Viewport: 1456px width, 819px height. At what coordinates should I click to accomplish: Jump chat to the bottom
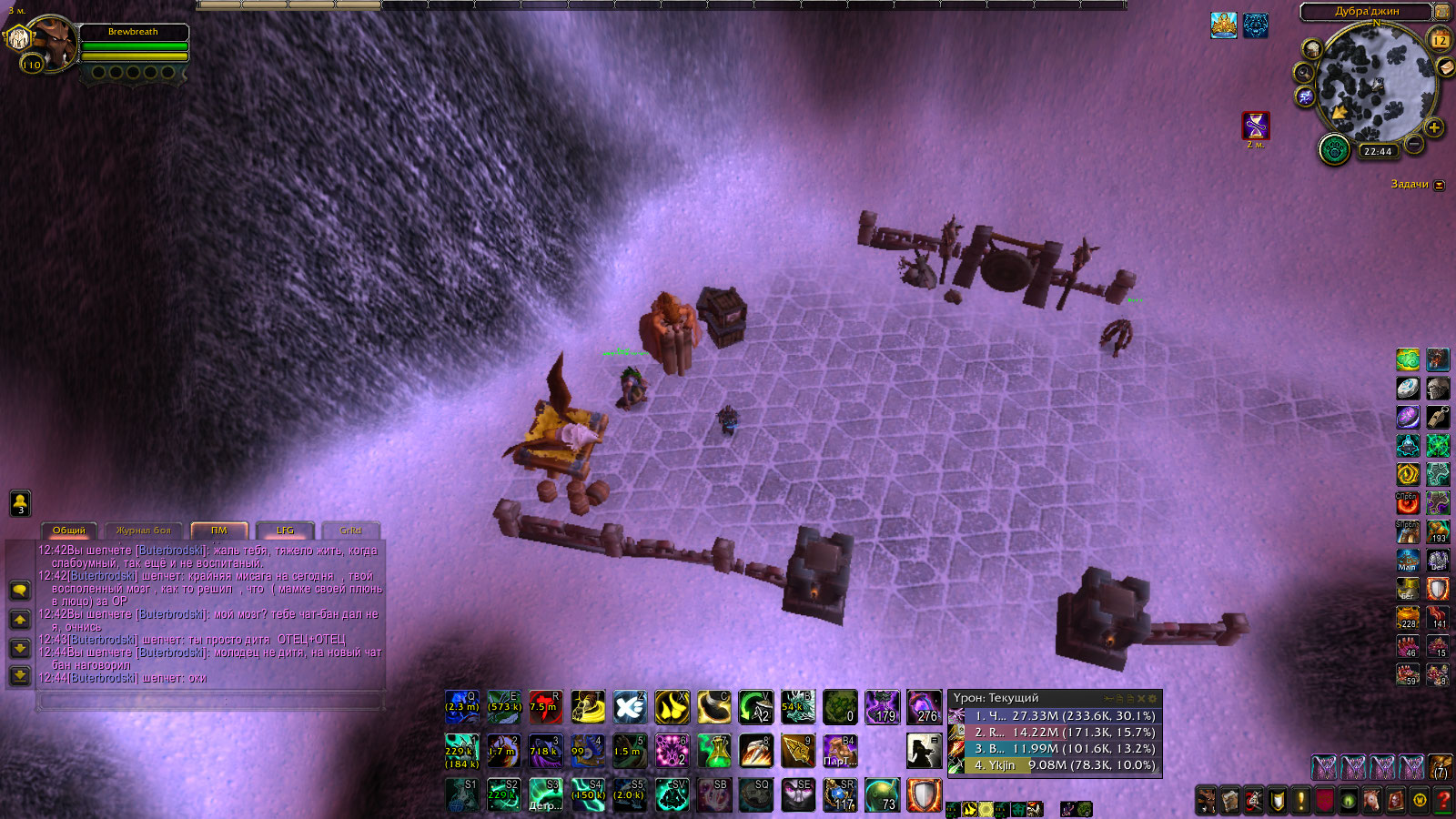(x=20, y=675)
